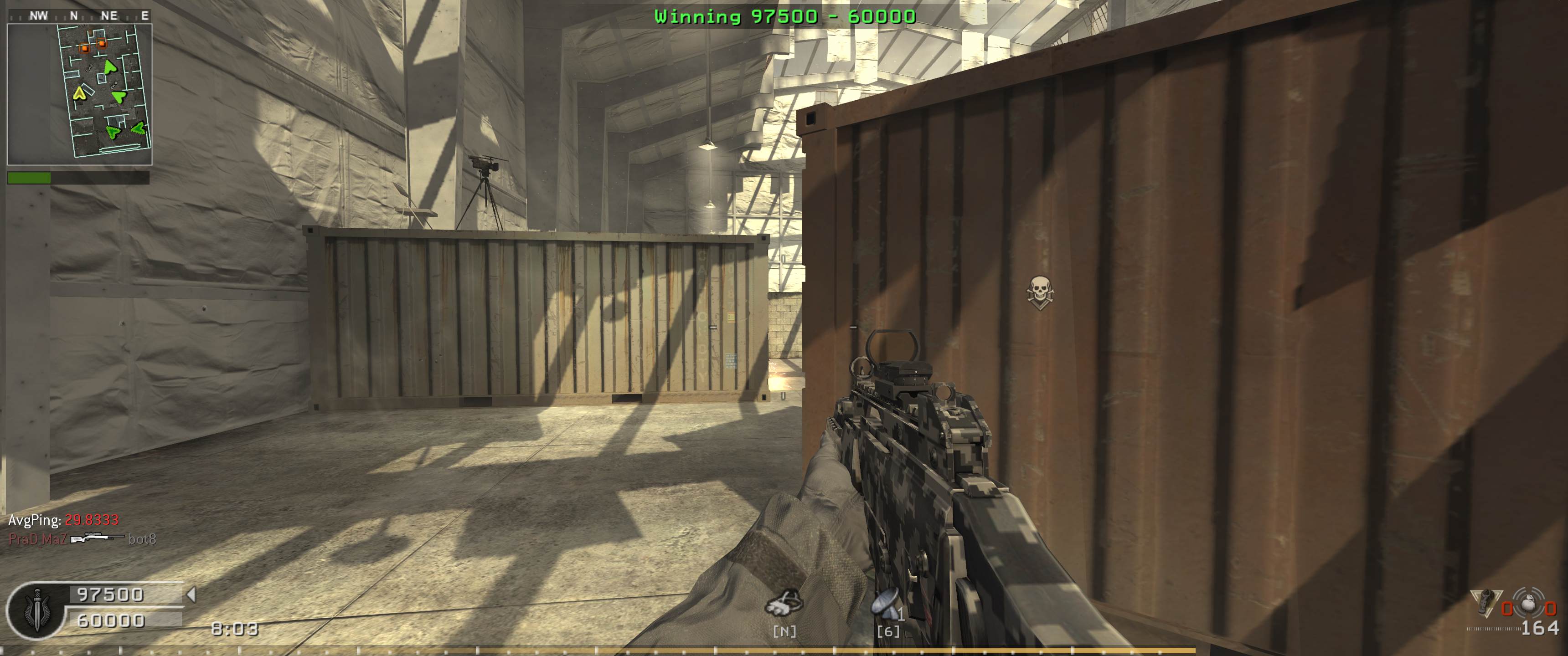Select the yellow player arrow on the minimap

[x=79, y=93]
